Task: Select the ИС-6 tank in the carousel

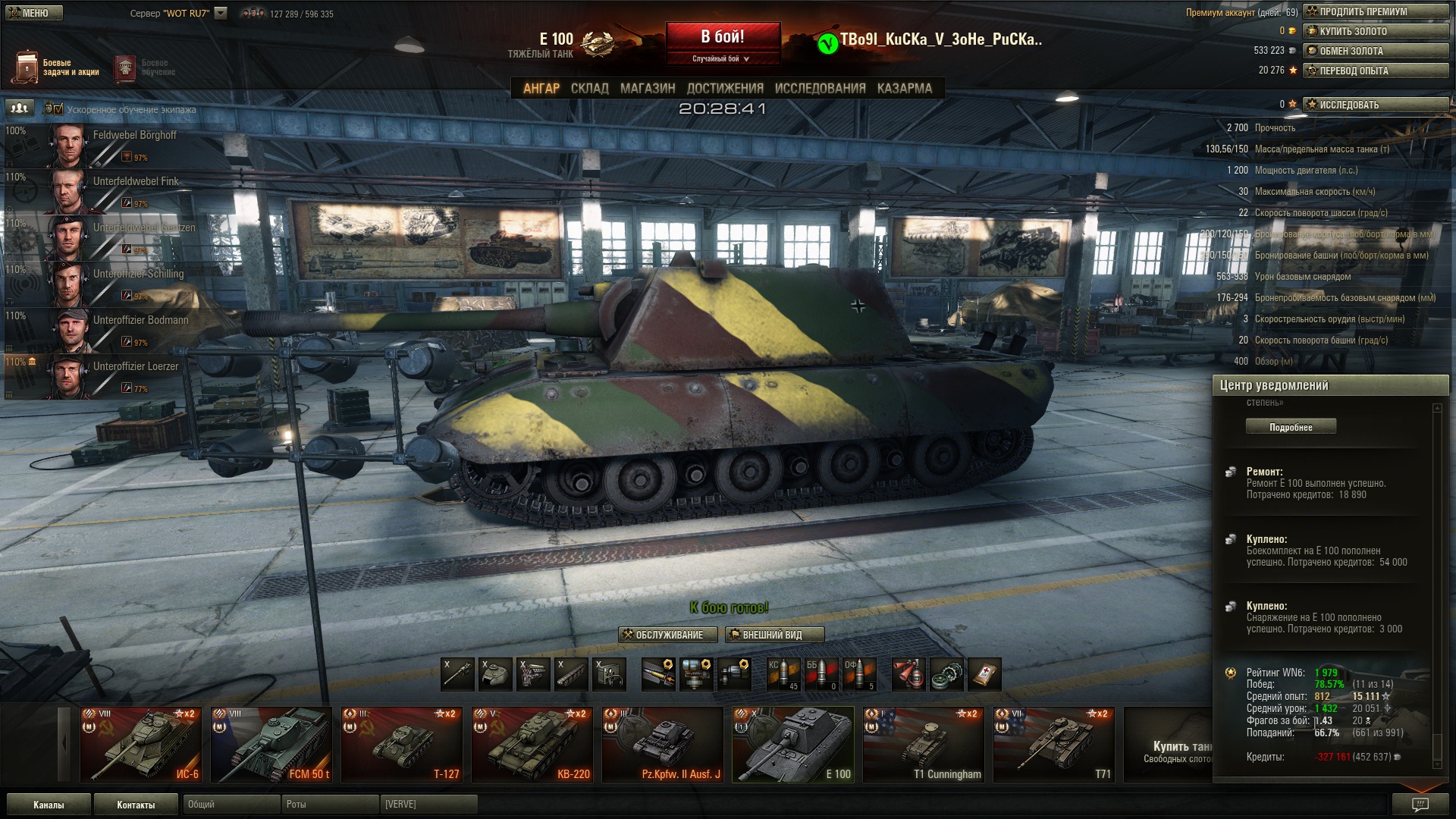Action: [x=141, y=744]
